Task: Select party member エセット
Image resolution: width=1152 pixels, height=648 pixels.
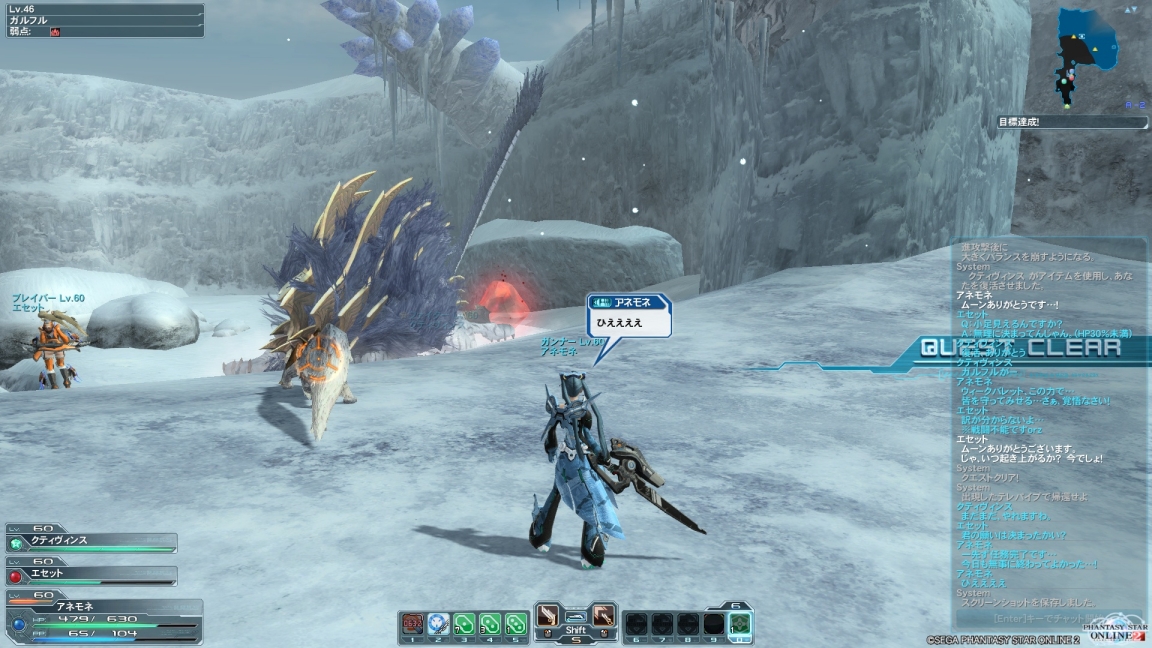Action: 92,574
